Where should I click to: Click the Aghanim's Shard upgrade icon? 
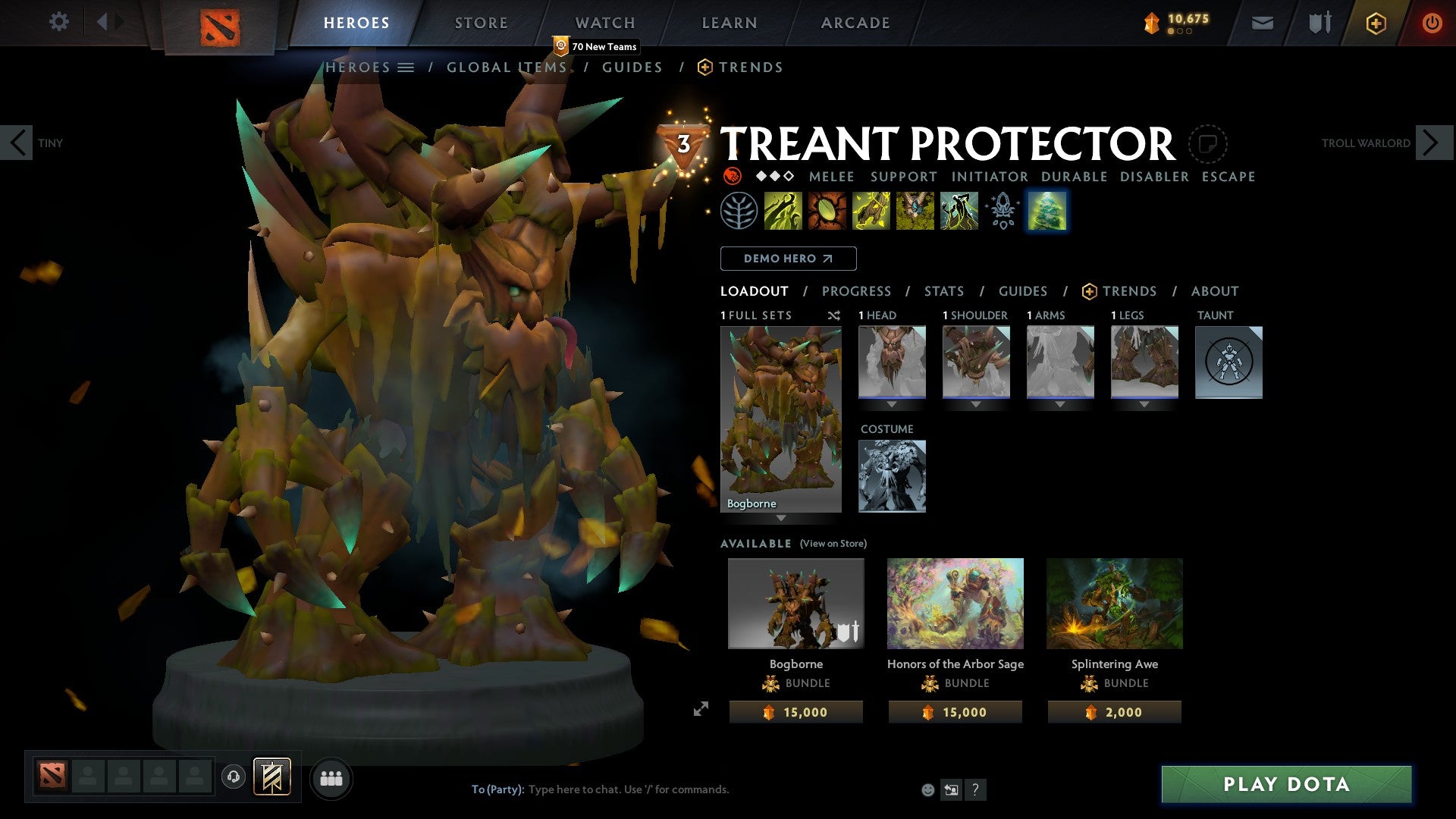pyautogui.click(x=1002, y=211)
